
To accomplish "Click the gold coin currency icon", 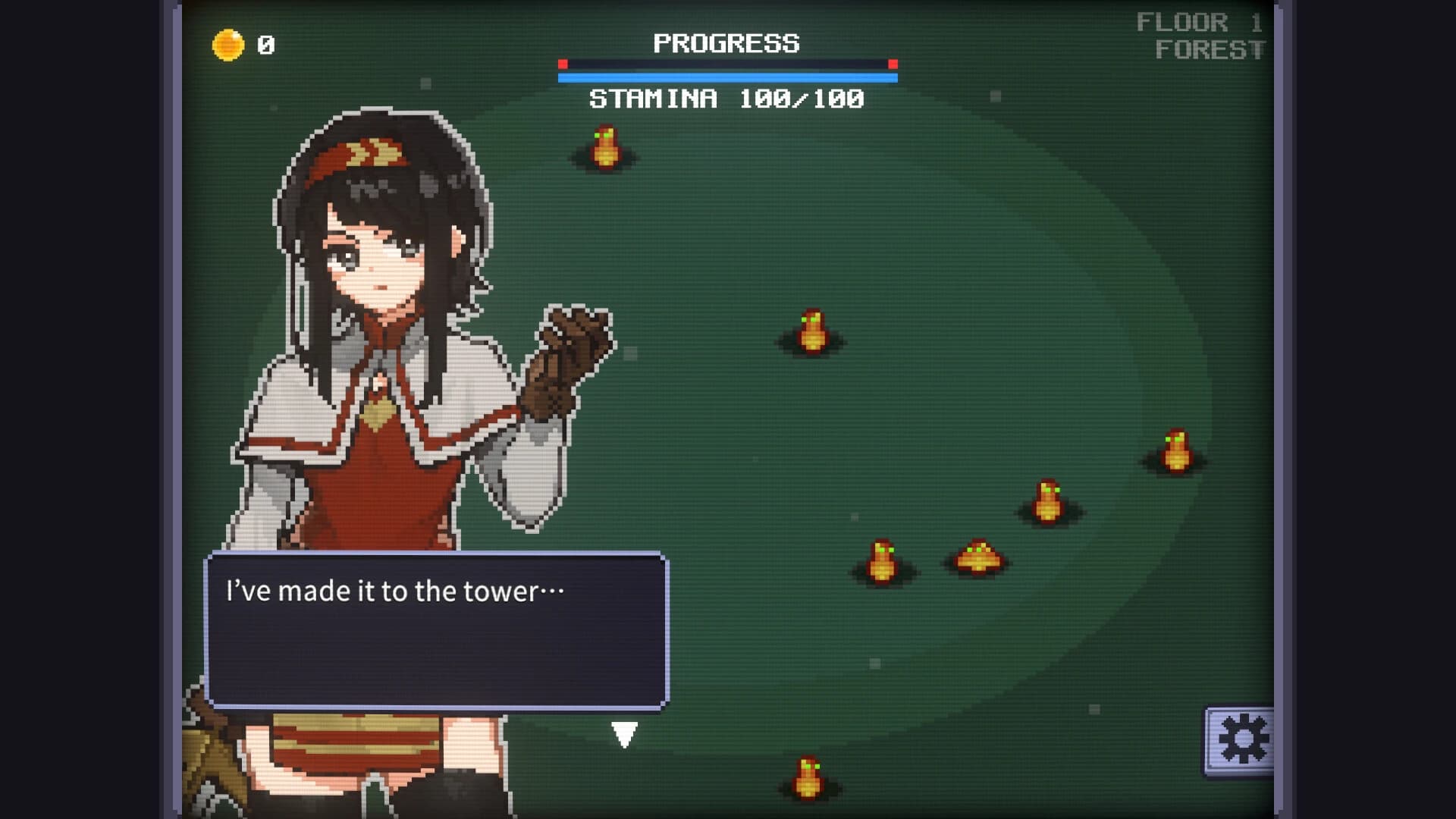I will [x=227, y=43].
